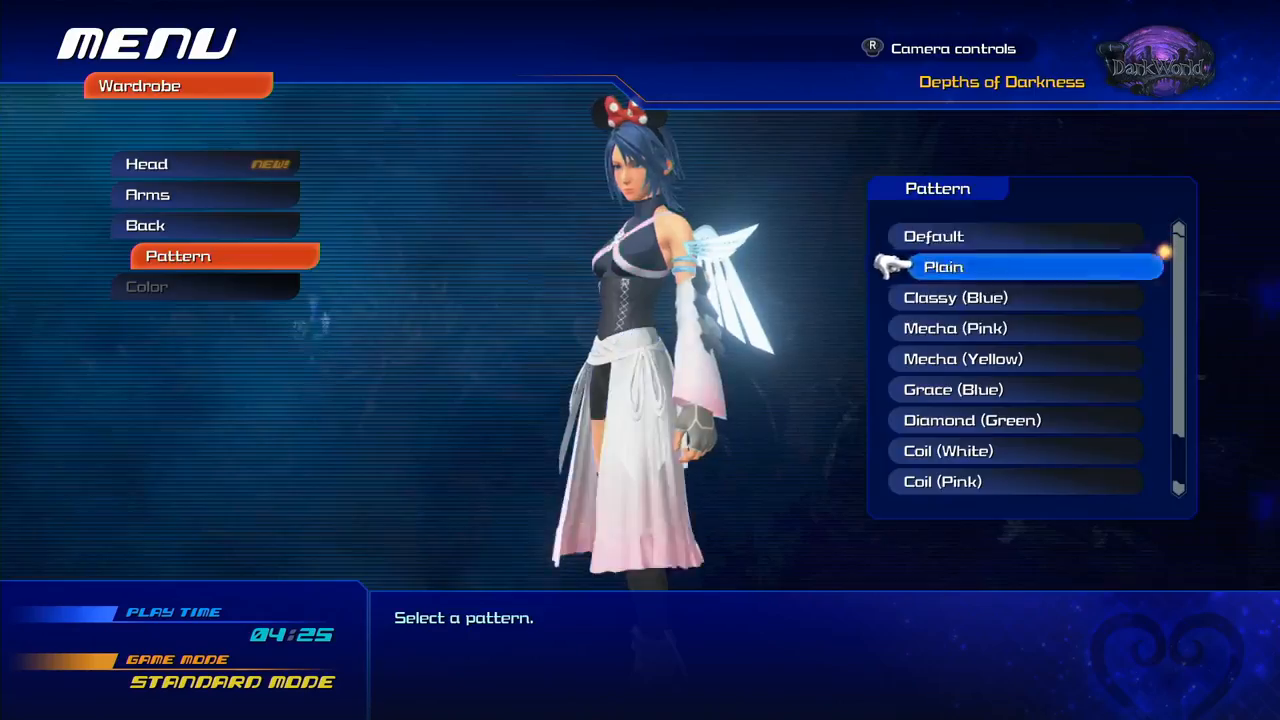Select the highlighted Pattern submenu entry

click(225, 257)
